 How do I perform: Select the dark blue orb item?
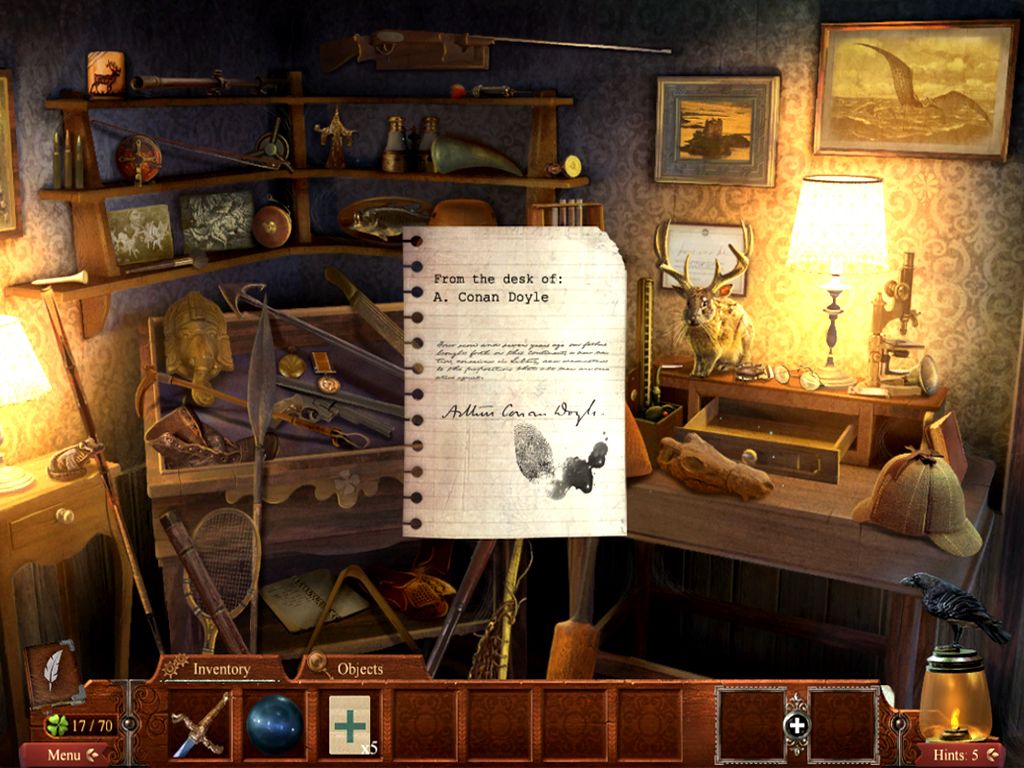[x=274, y=723]
